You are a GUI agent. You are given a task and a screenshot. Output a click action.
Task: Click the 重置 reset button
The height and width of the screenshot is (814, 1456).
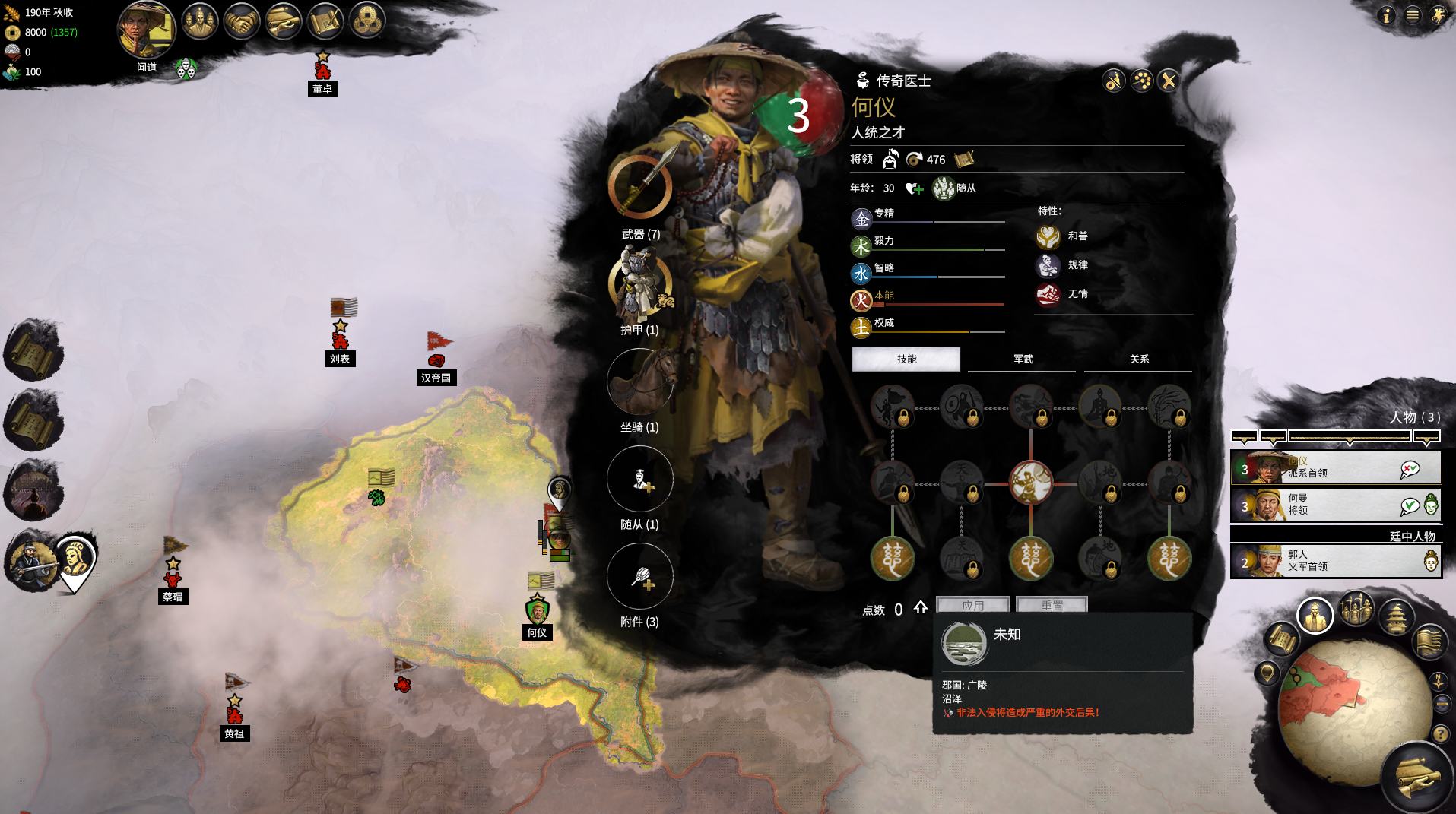point(1052,606)
